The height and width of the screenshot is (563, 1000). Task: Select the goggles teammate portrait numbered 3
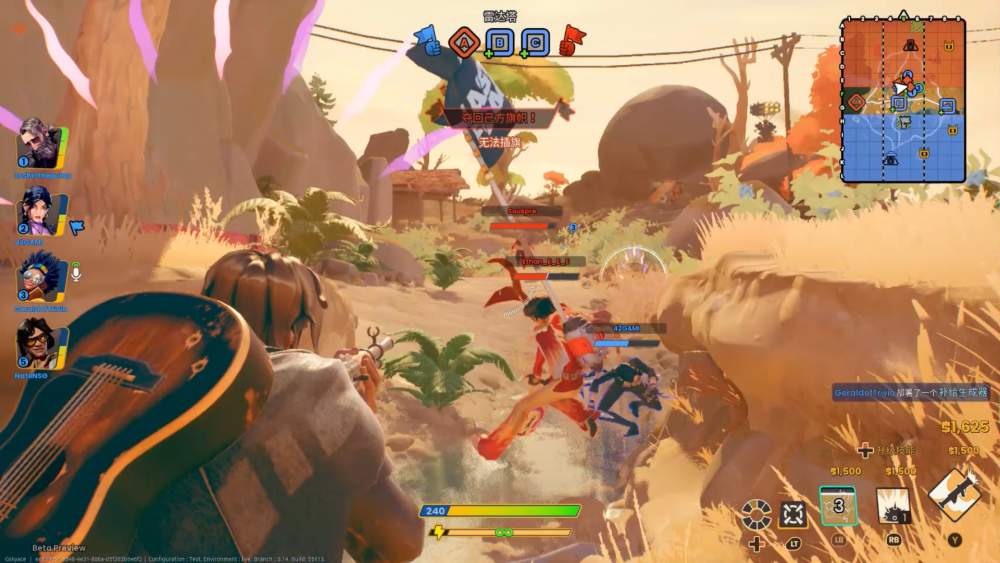40,277
